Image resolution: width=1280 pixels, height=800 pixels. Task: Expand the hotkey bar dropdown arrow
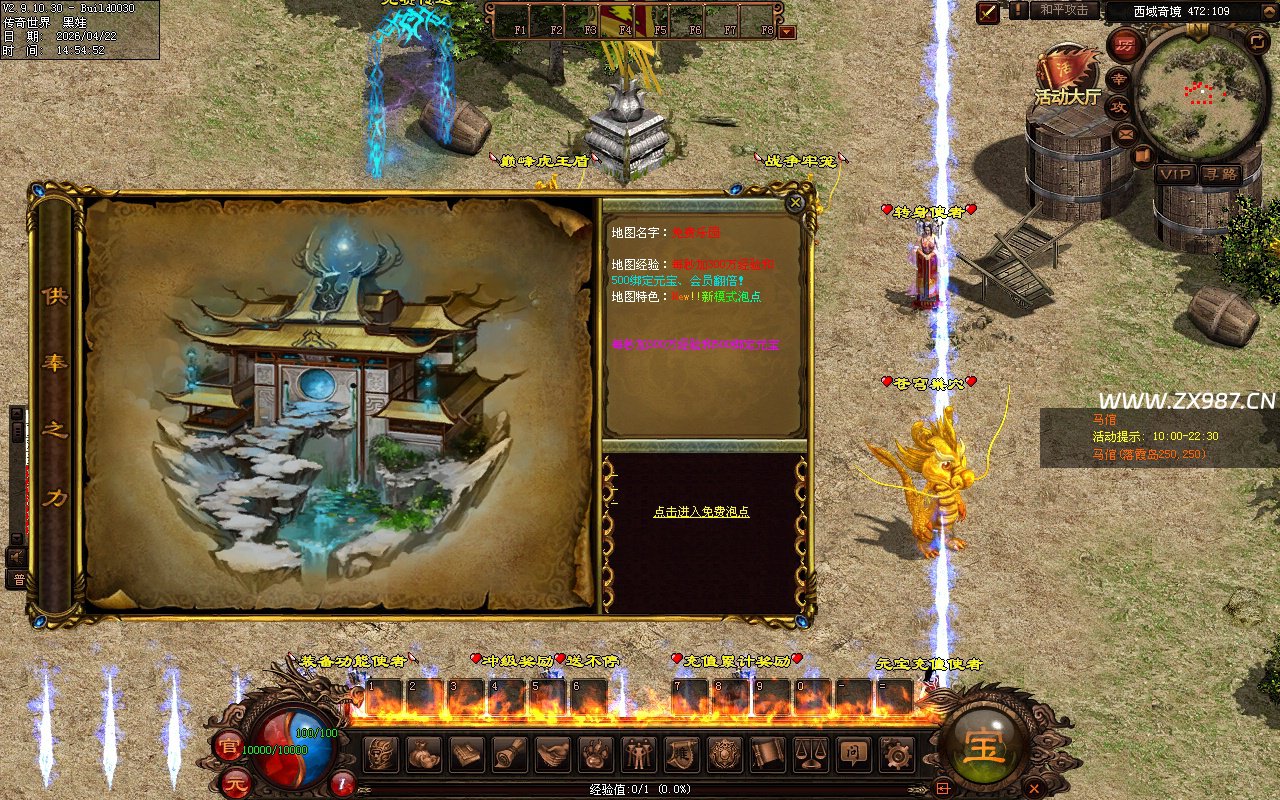787,31
